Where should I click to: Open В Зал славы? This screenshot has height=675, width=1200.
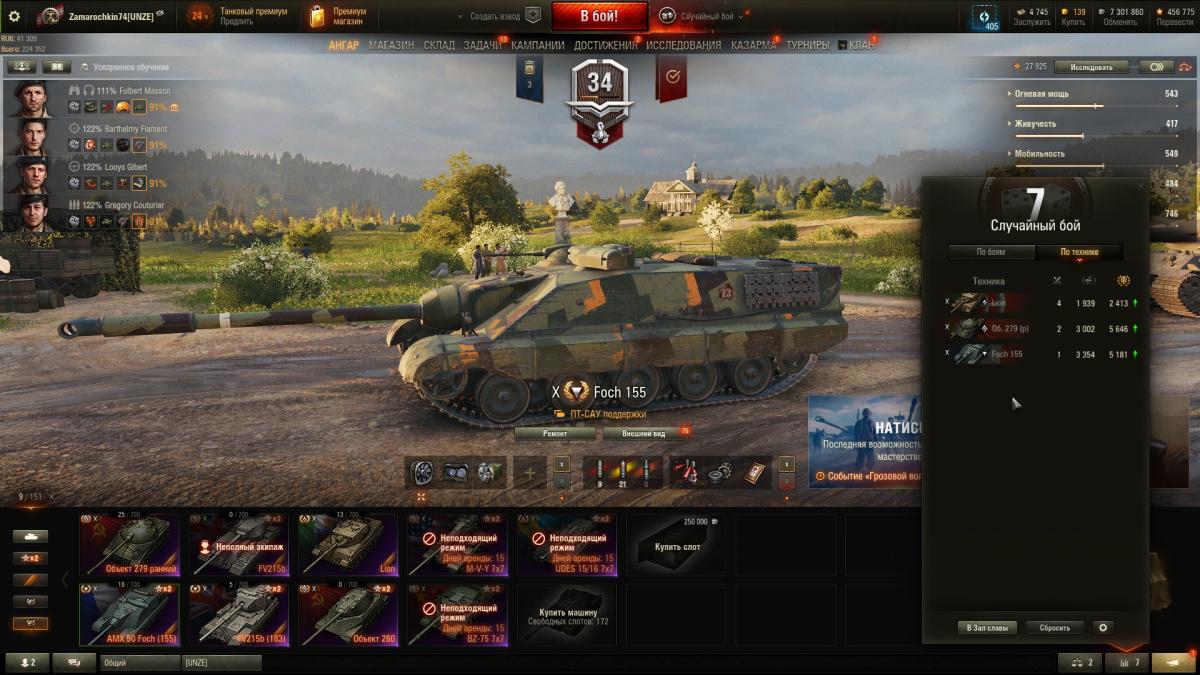tap(987, 628)
